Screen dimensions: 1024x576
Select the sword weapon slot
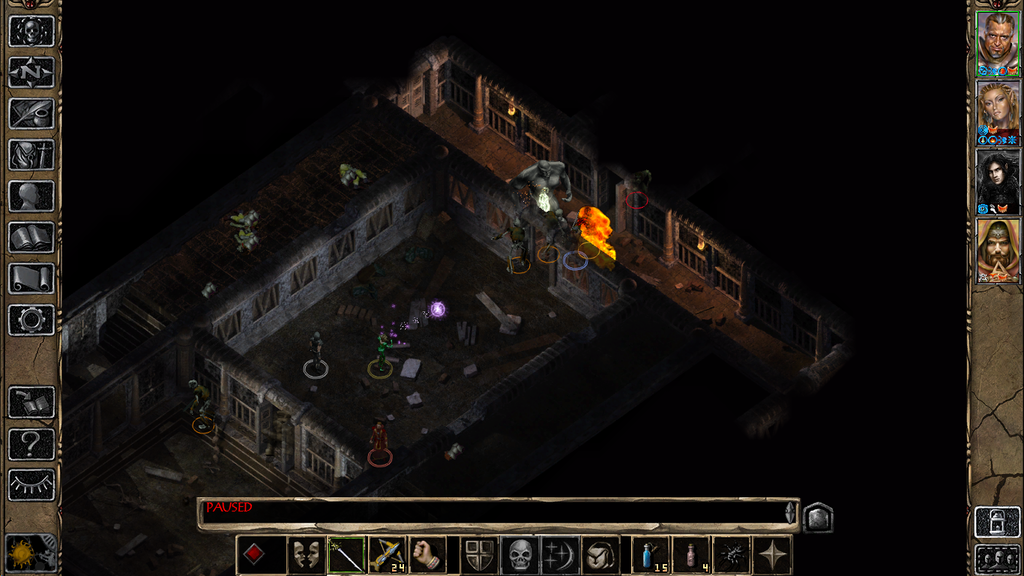pyautogui.click(x=346, y=555)
